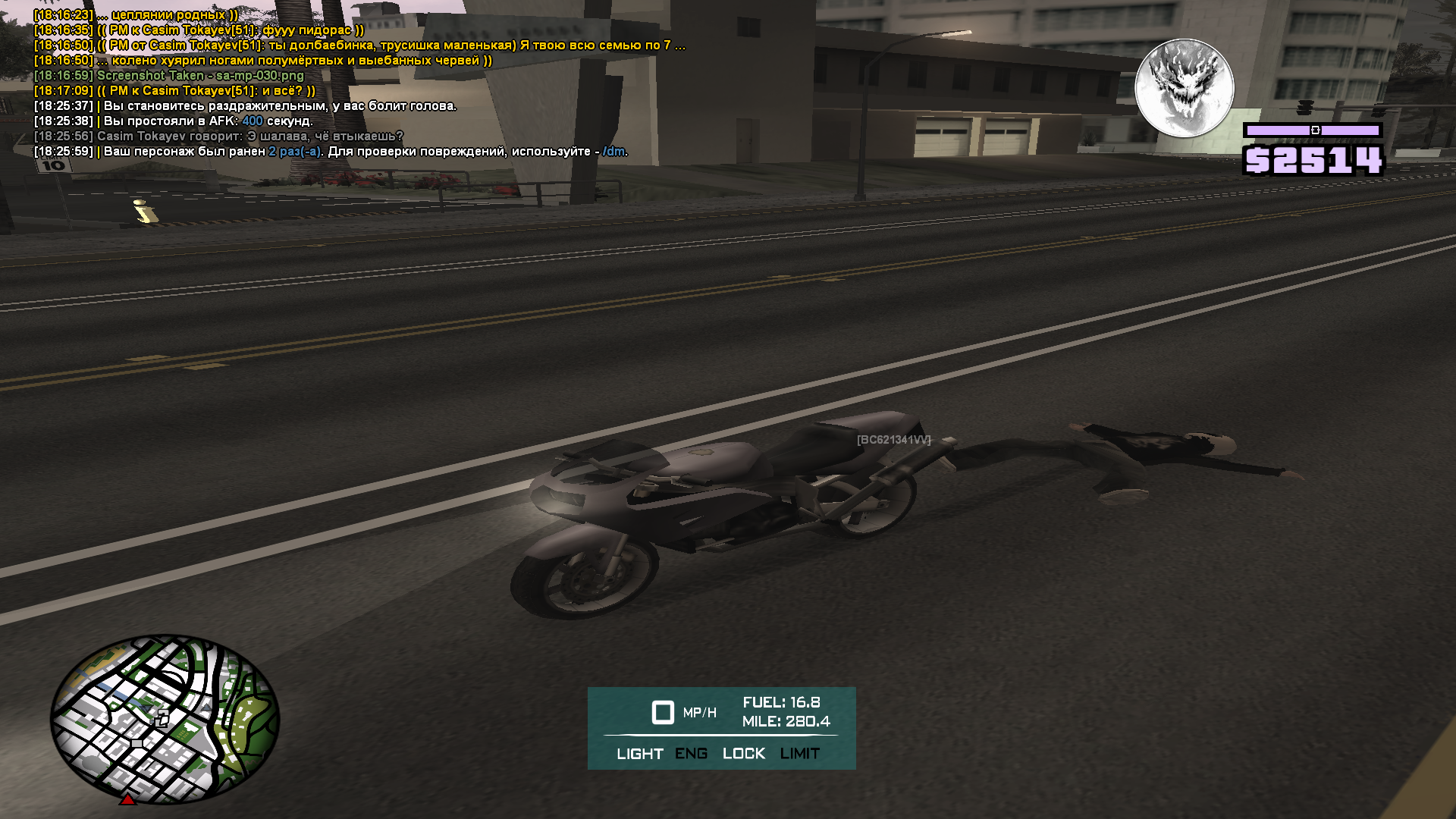The width and height of the screenshot is (1456, 819).
Task: Select the demon mask weapon icon
Action: tap(1184, 88)
